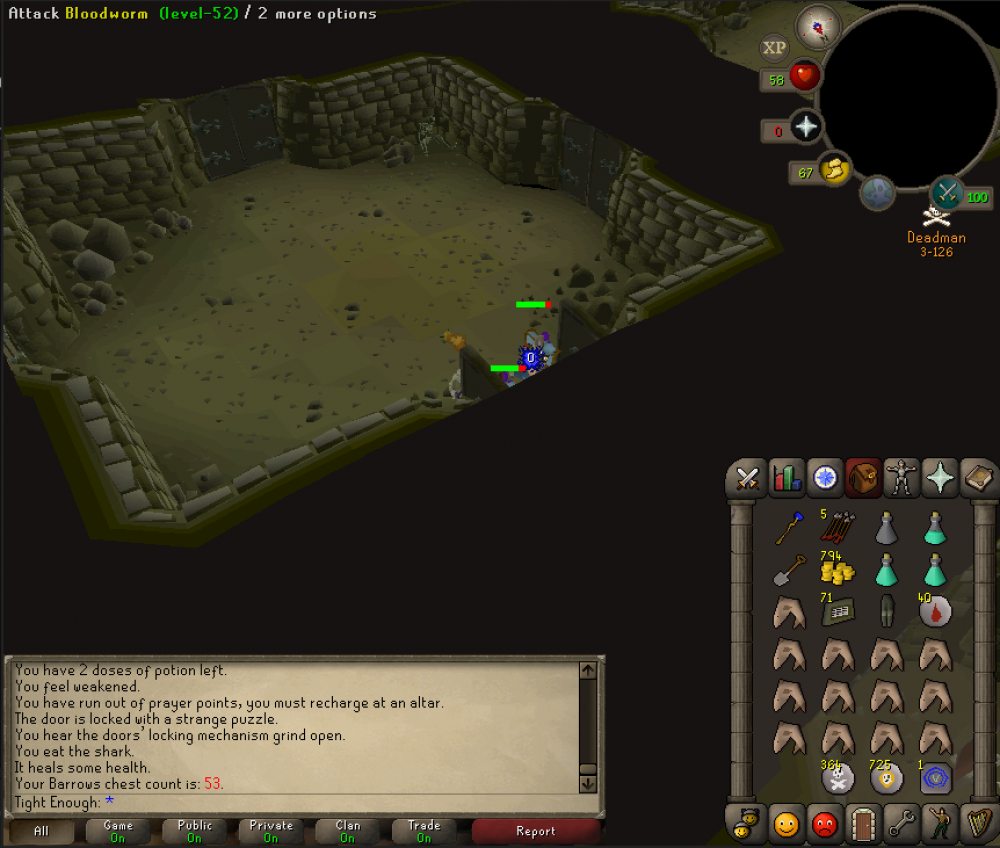The height and width of the screenshot is (848, 1000).
Task: Click the Logout door icon
Action: pos(861,825)
